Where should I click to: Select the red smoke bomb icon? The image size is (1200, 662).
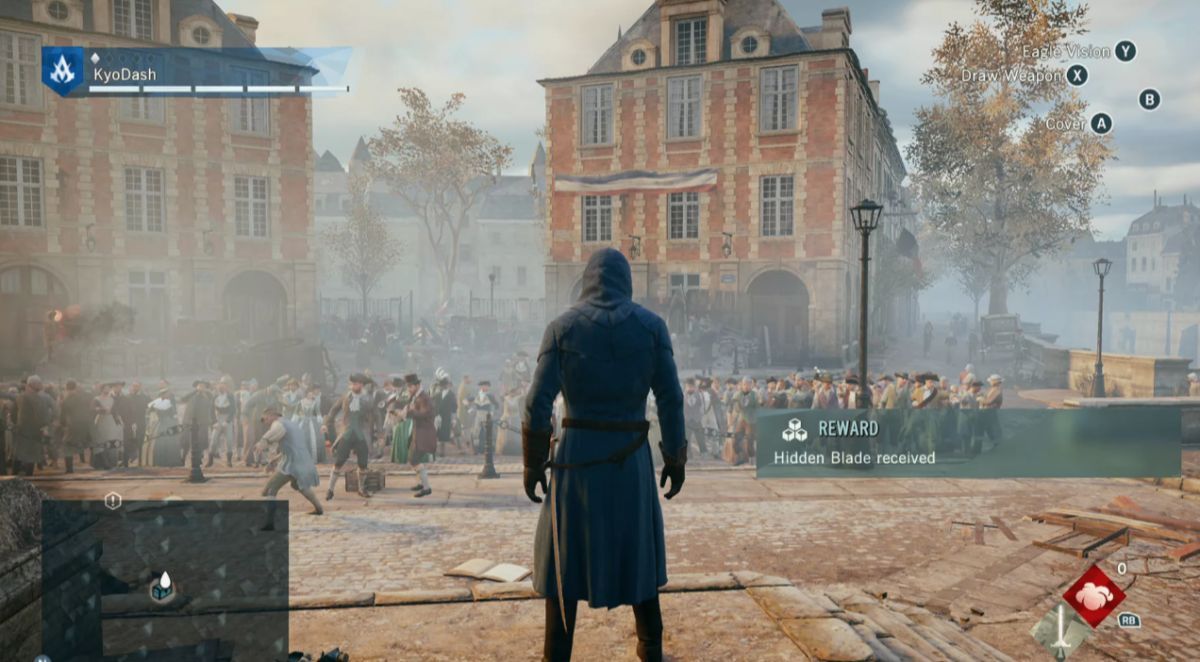coord(1093,596)
